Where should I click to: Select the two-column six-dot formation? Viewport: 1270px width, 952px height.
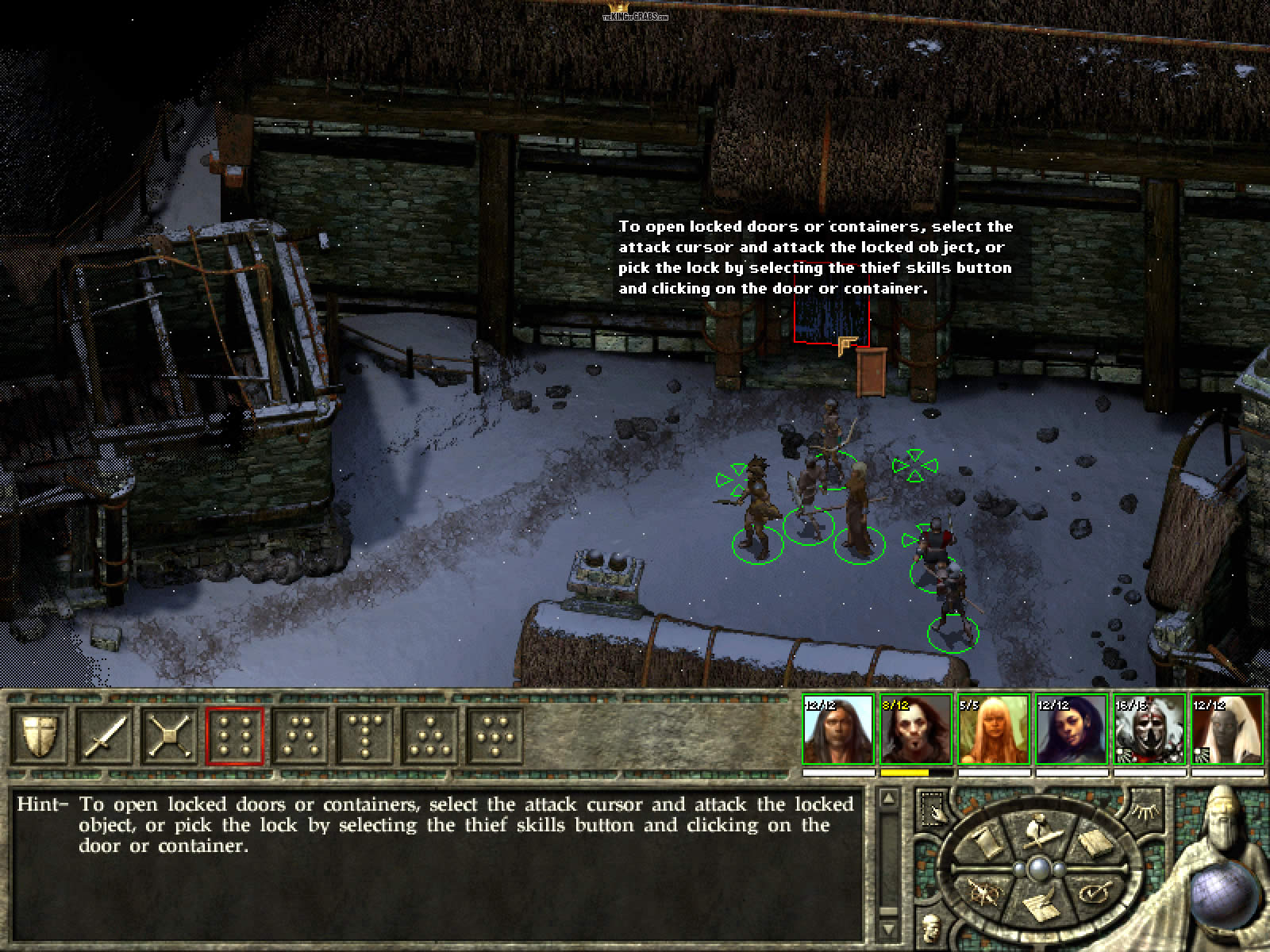click(235, 735)
